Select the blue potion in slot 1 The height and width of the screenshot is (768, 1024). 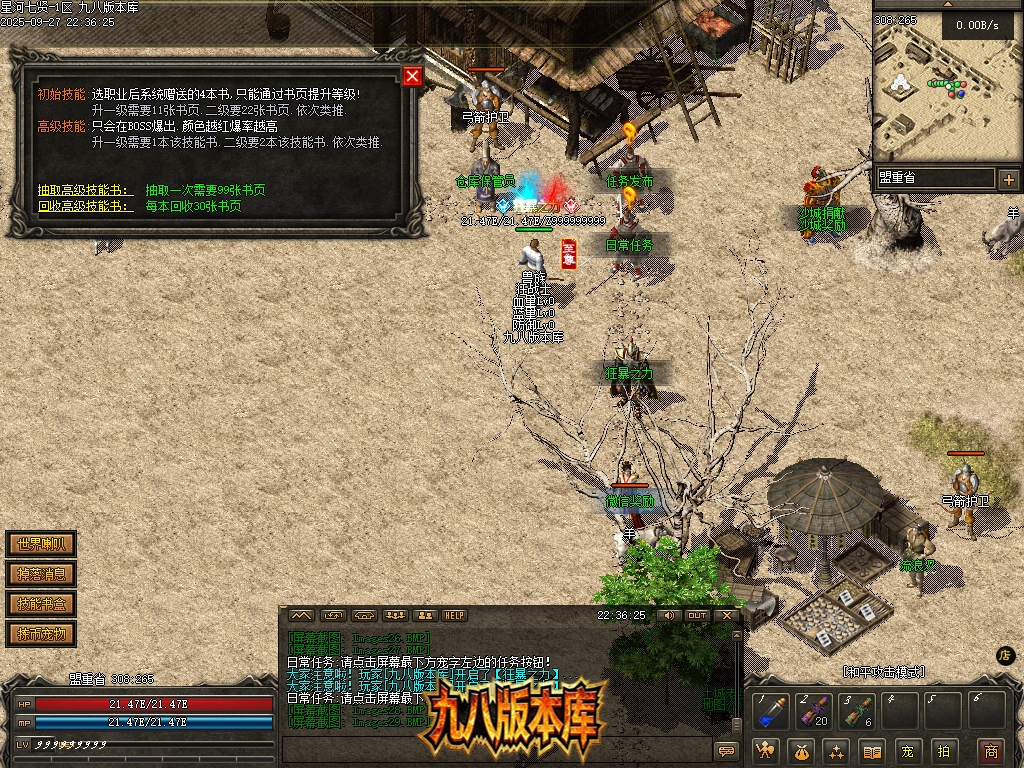click(769, 713)
